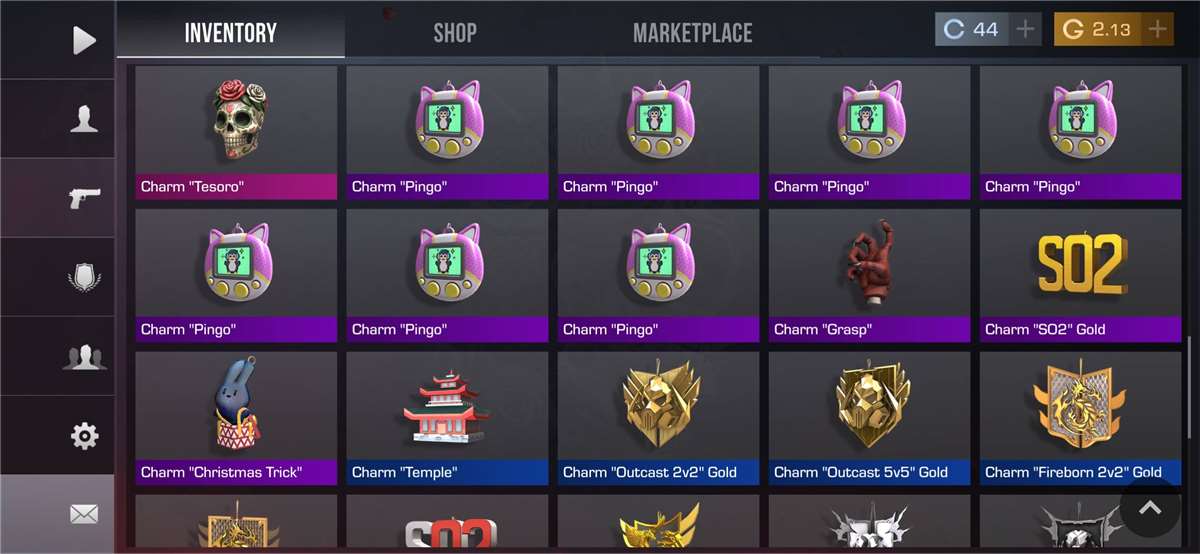Open the shield emblem menu icon
1200x554 pixels.
click(x=84, y=277)
